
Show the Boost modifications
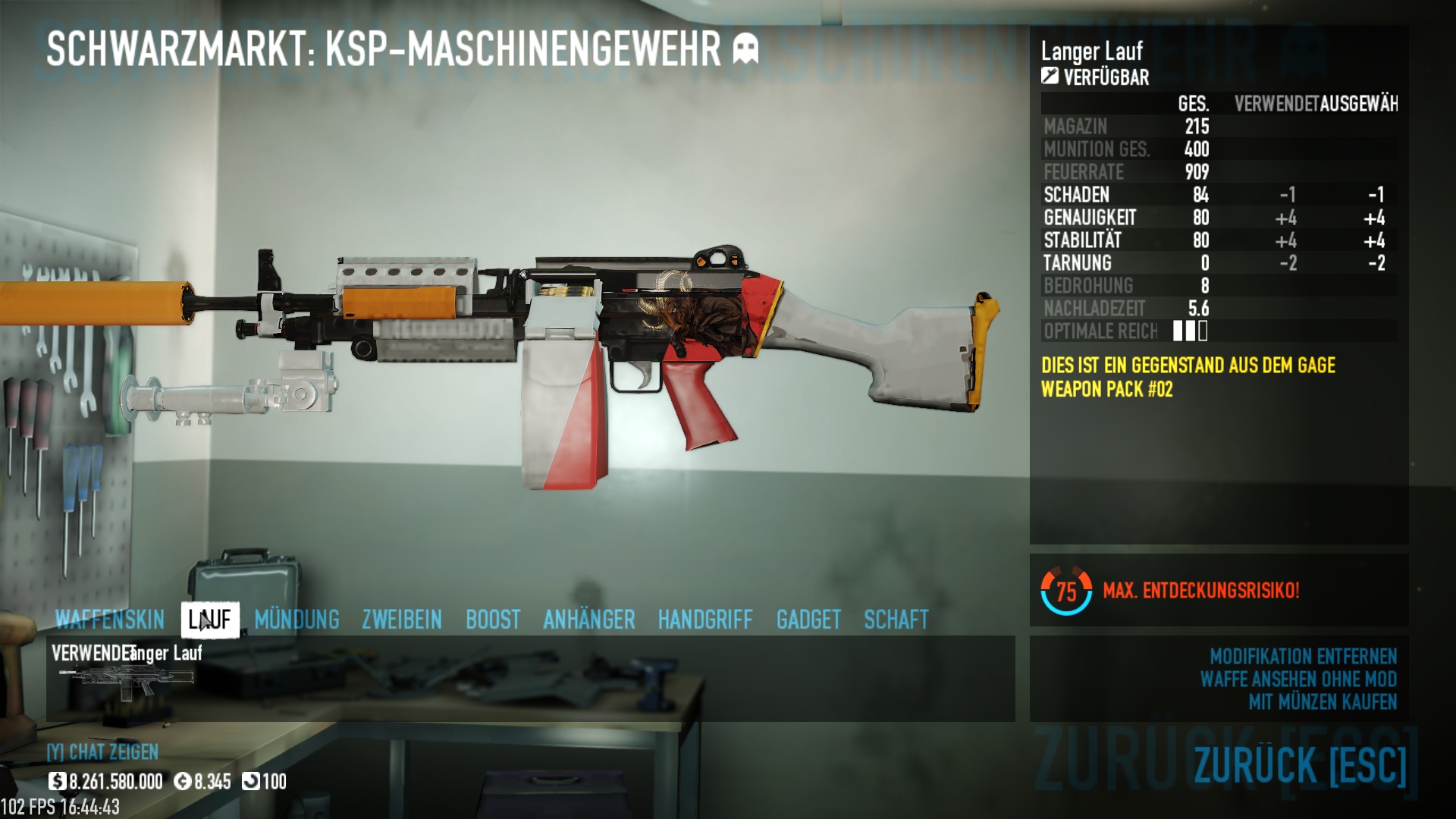[493, 620]
